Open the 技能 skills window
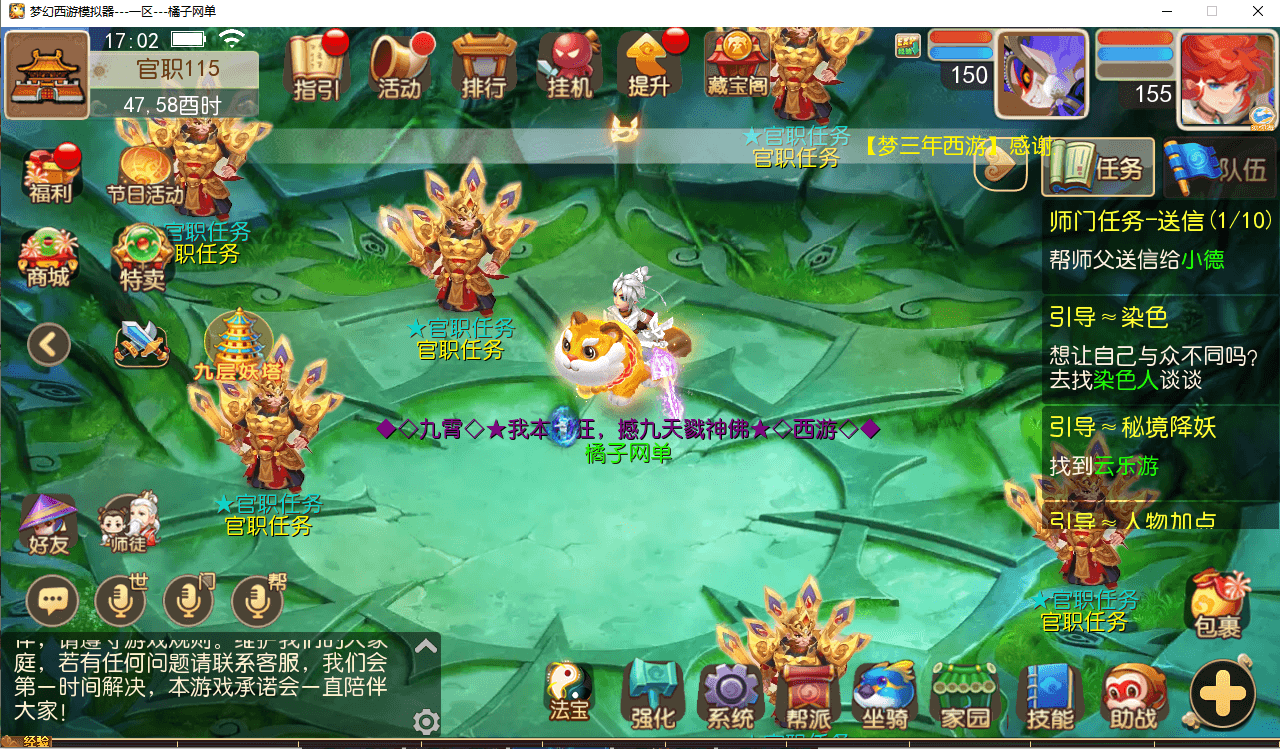This screenshot has width=1280, height=749. (1044, 695)
